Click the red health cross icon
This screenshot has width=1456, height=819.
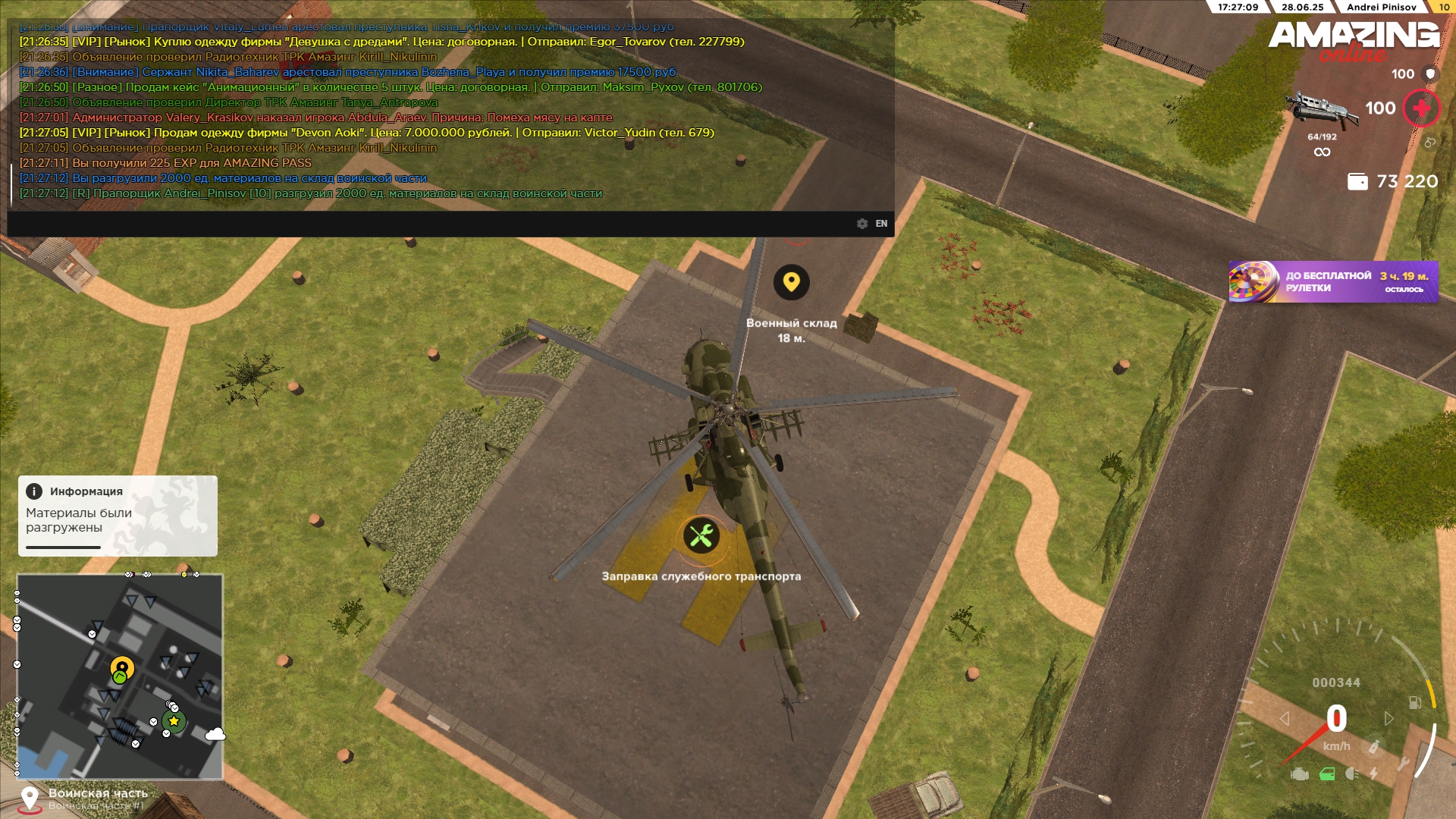pos(1421,108)
